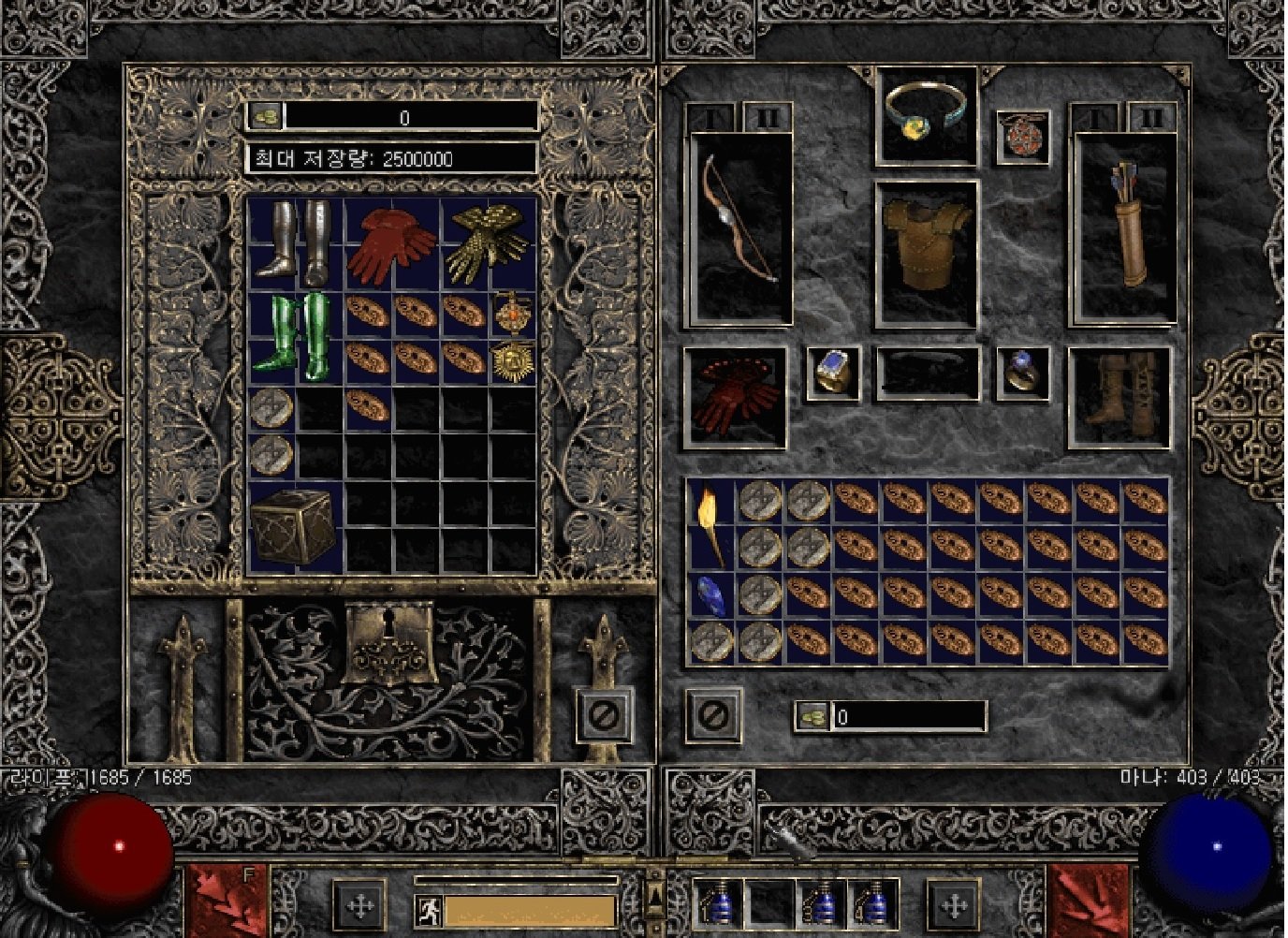Image resolution: width=1288 pixels, height=938 pixels.
Task: Select the equipped amulet slot
Action: (1021, 137)
